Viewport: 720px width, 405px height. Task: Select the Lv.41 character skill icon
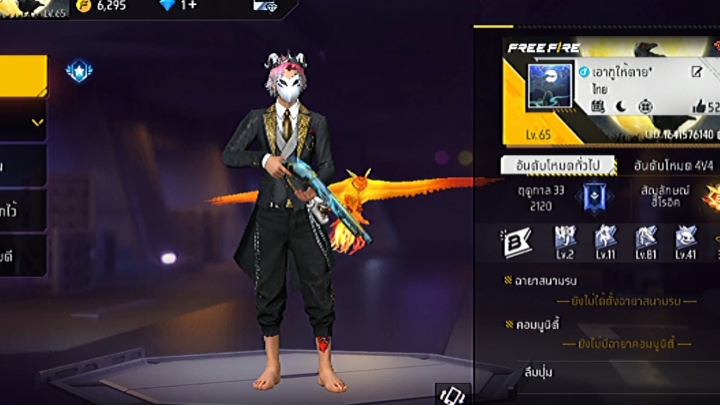686,241
